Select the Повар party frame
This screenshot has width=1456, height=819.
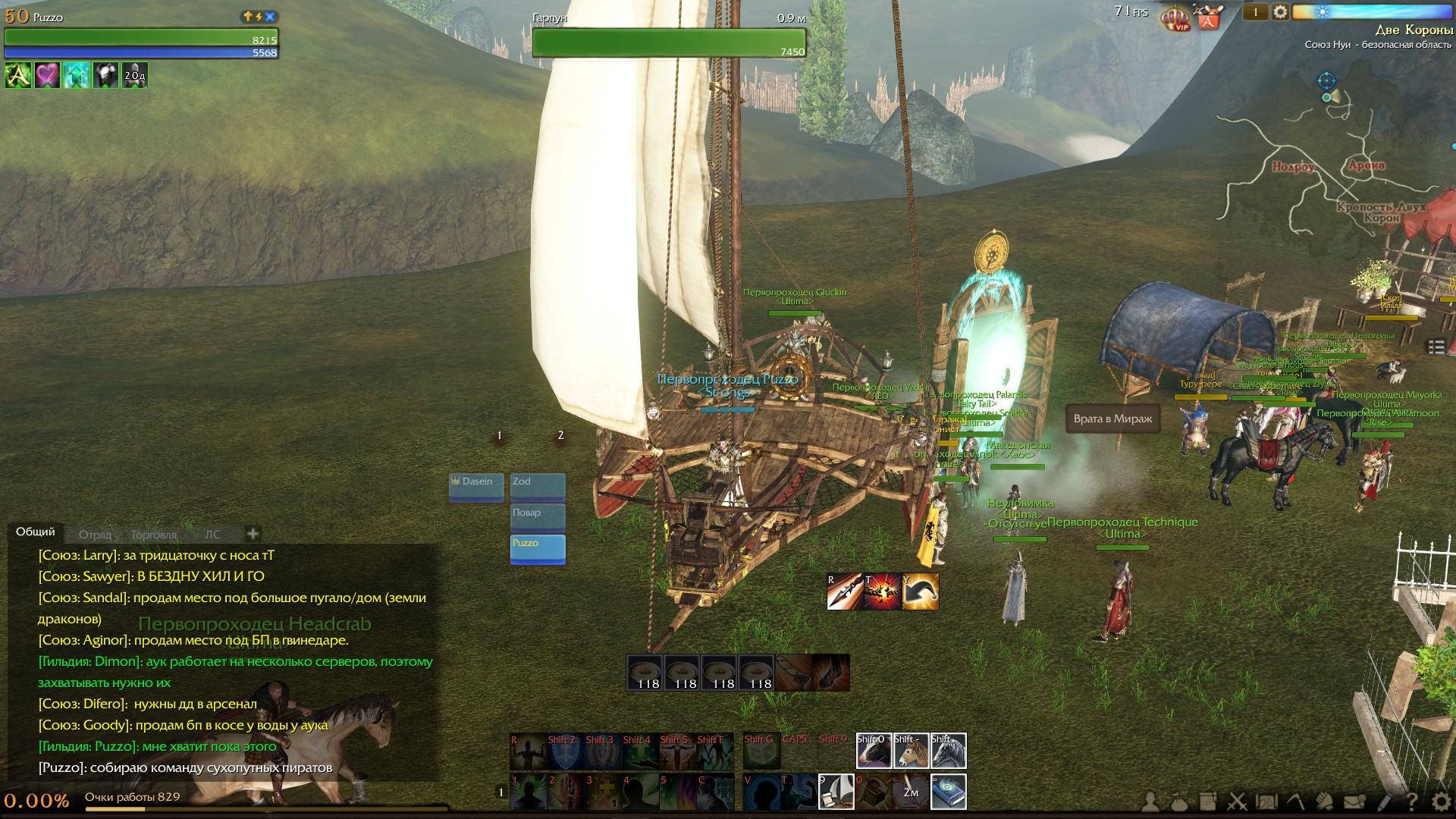coord(538,517)
